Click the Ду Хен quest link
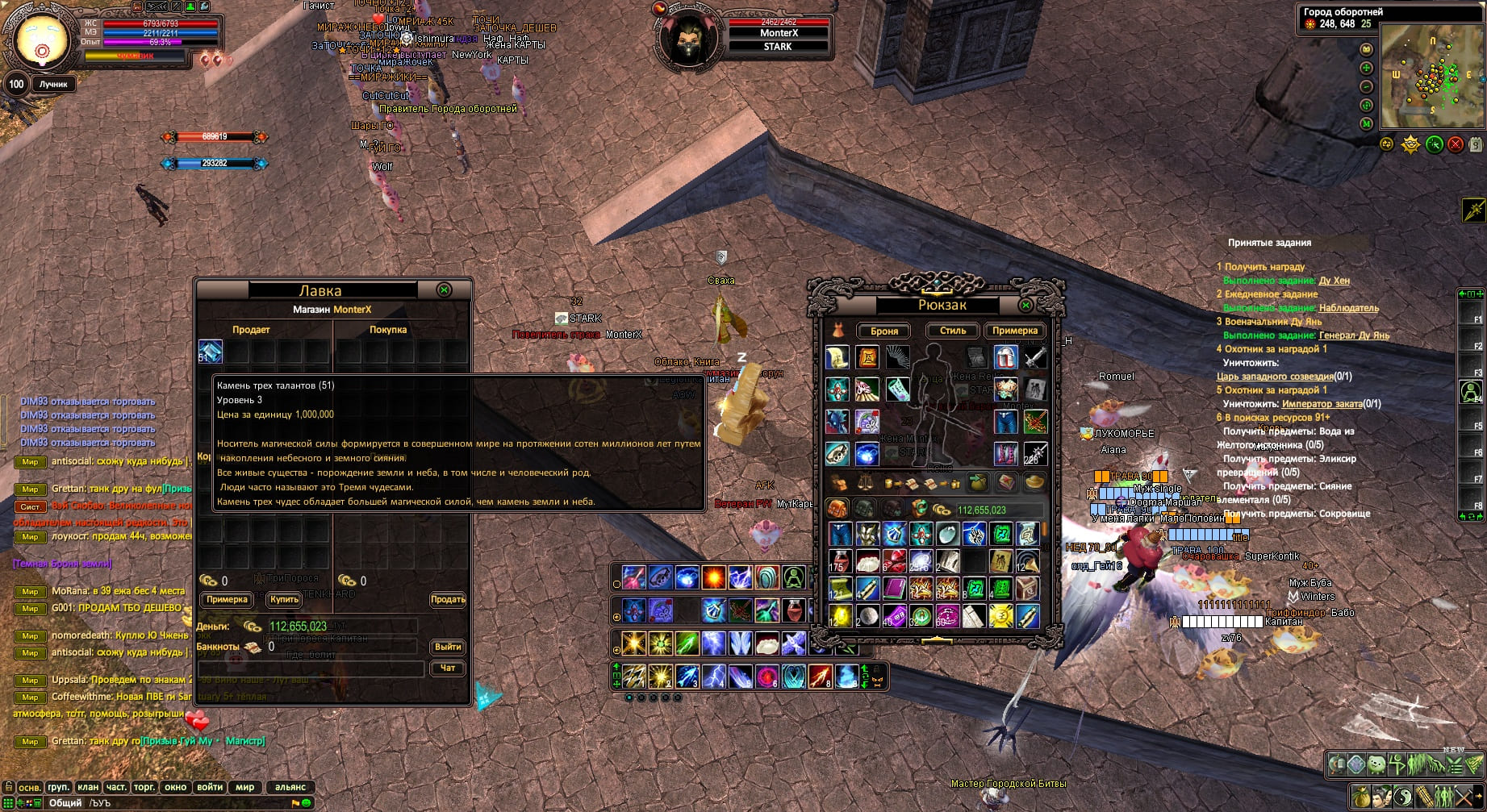Viewport: 1487px width, 812px height. (1334, 281)
